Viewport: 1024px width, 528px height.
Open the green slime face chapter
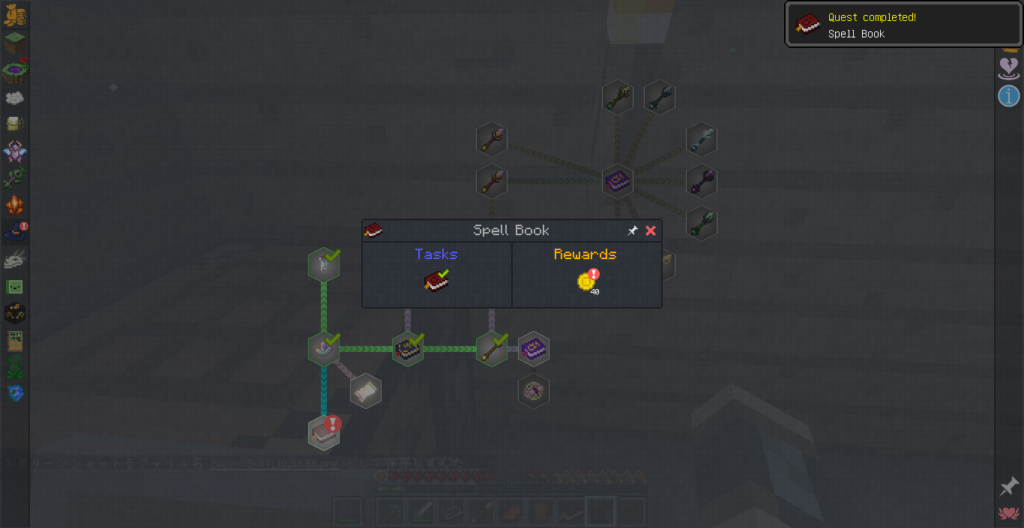pos(15,287)
